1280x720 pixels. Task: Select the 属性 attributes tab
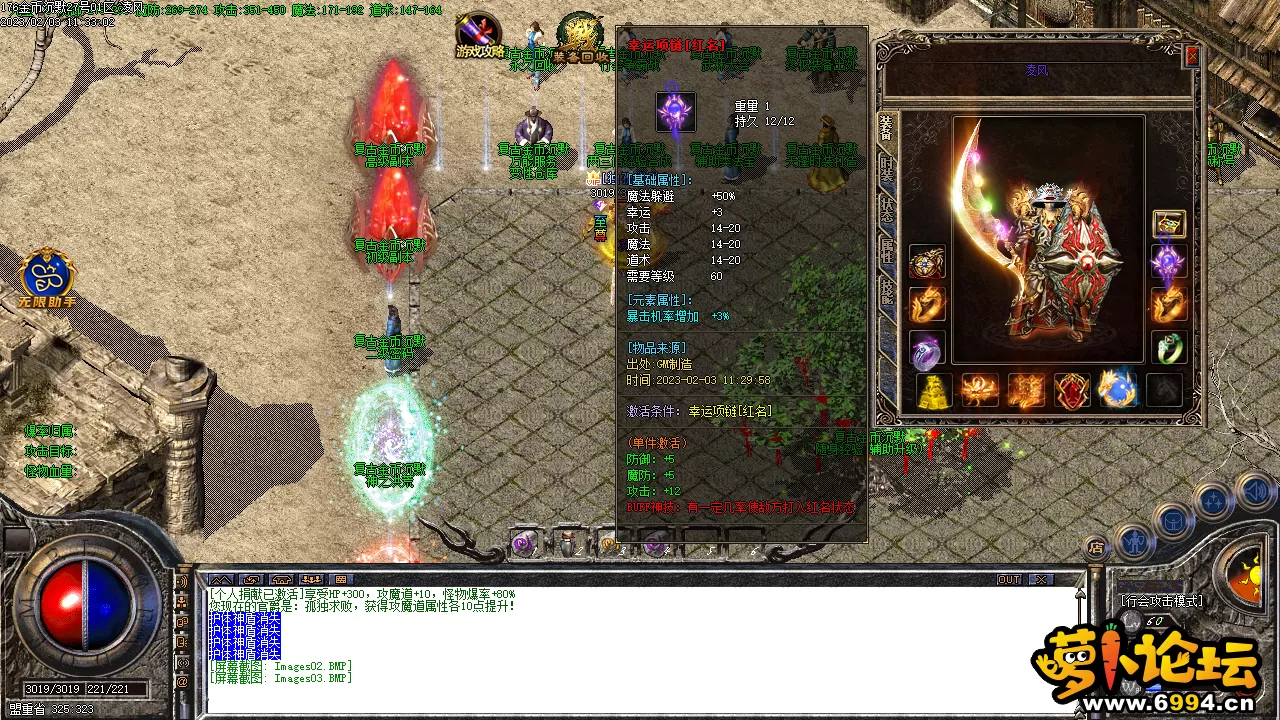tap(887, 250)
